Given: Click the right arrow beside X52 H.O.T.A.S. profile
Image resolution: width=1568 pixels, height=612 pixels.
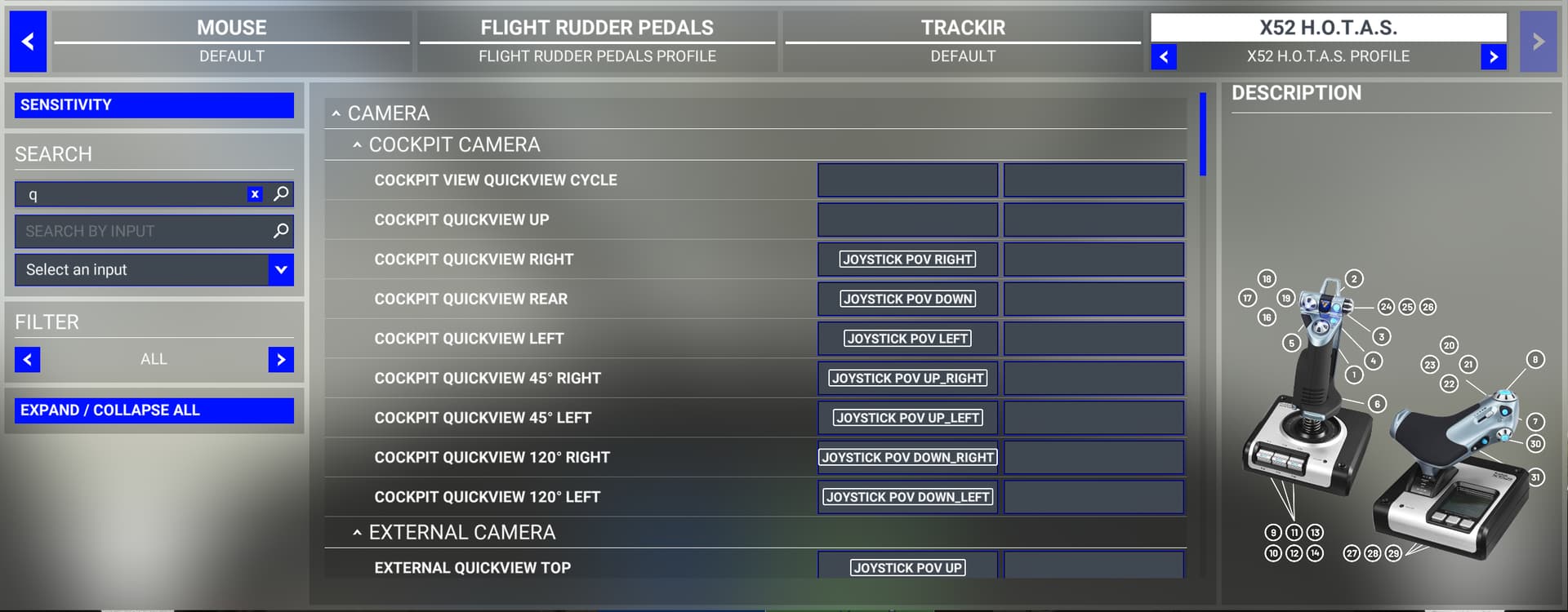Looking at the screenshot, I should [x=1494, y=57].
